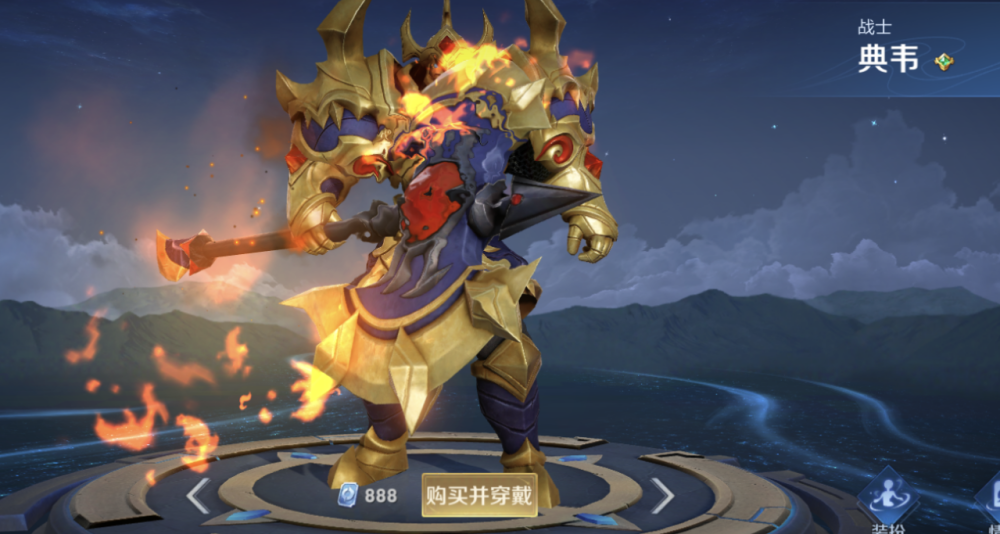Screen dimensions: 1000x534
Task: Select the green gem badge beside 典韦
Action: pyautogui.click(x=944, y=63)
